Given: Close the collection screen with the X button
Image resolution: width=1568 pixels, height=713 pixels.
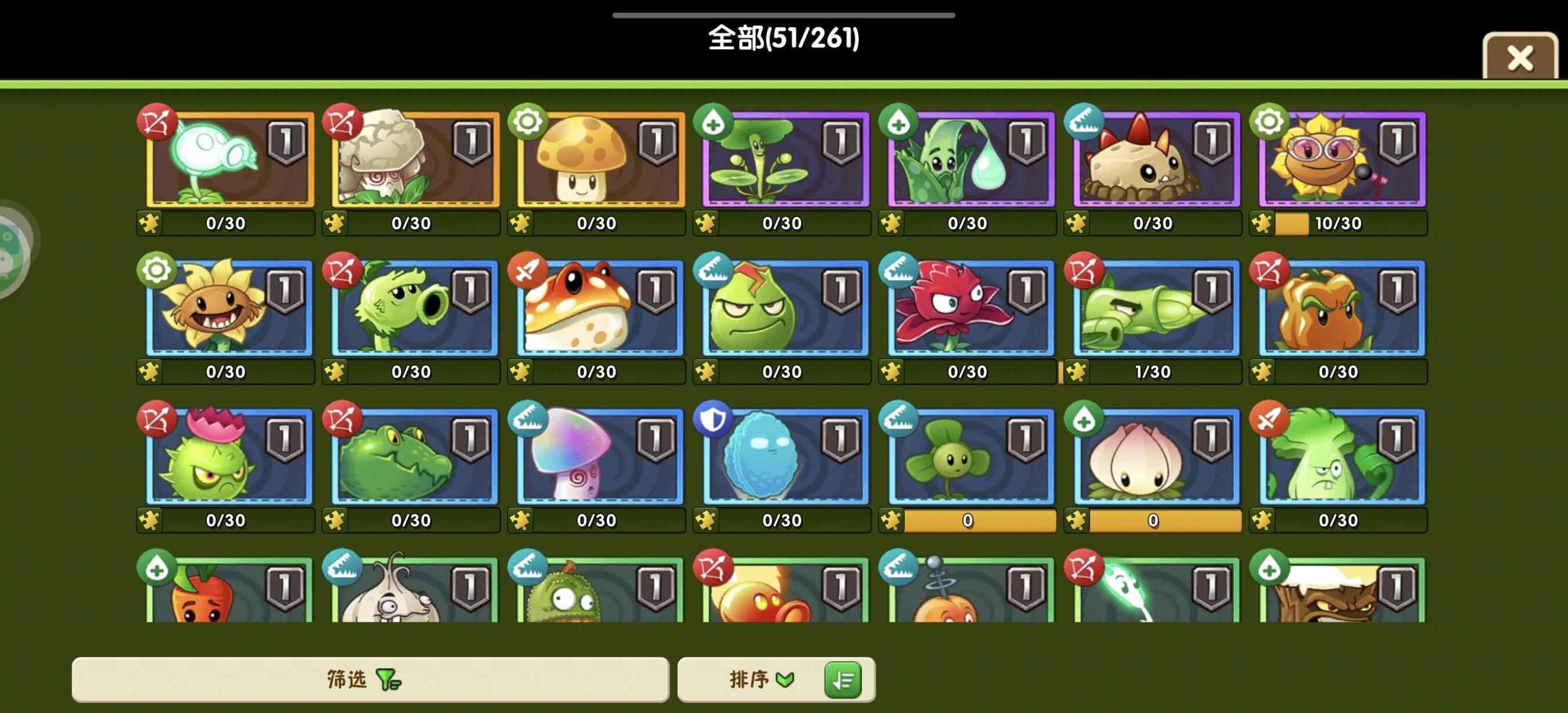Looking at the screenshot, I should (1520, 57).
